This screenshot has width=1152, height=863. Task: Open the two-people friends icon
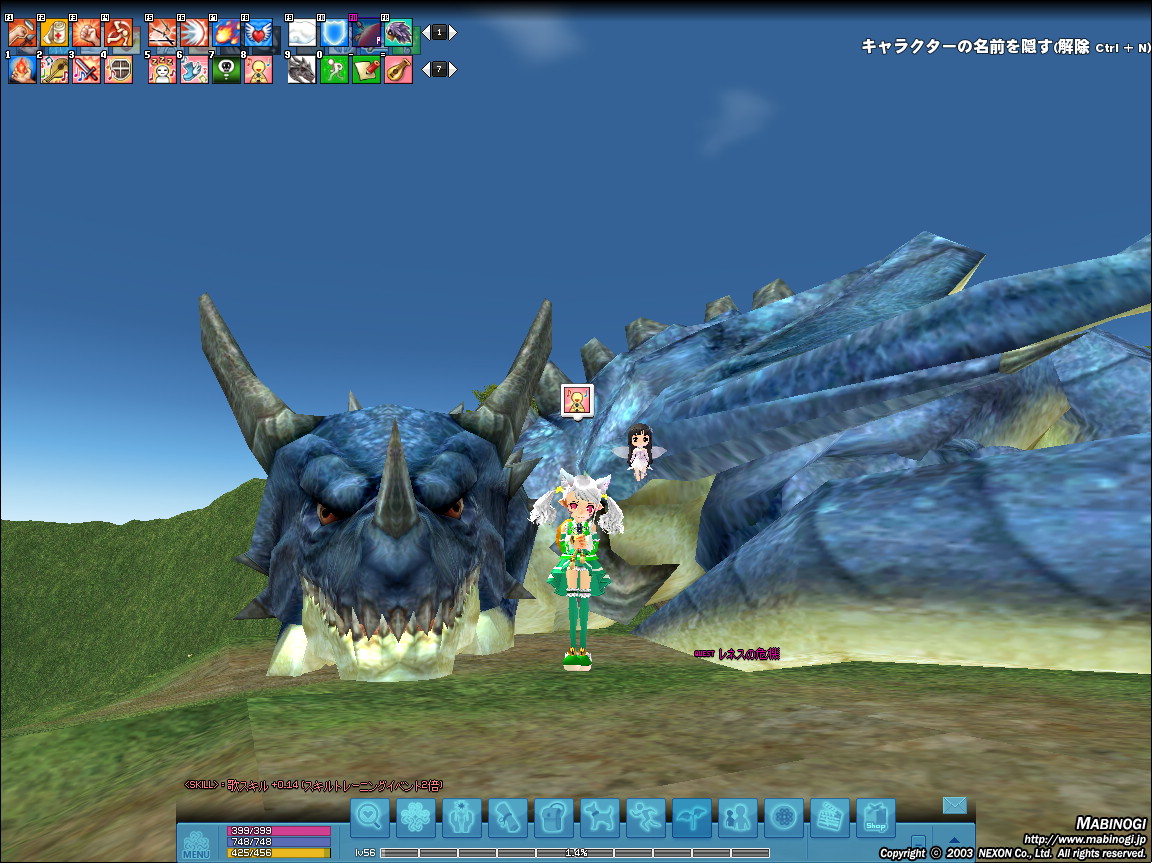coord(738,818)
